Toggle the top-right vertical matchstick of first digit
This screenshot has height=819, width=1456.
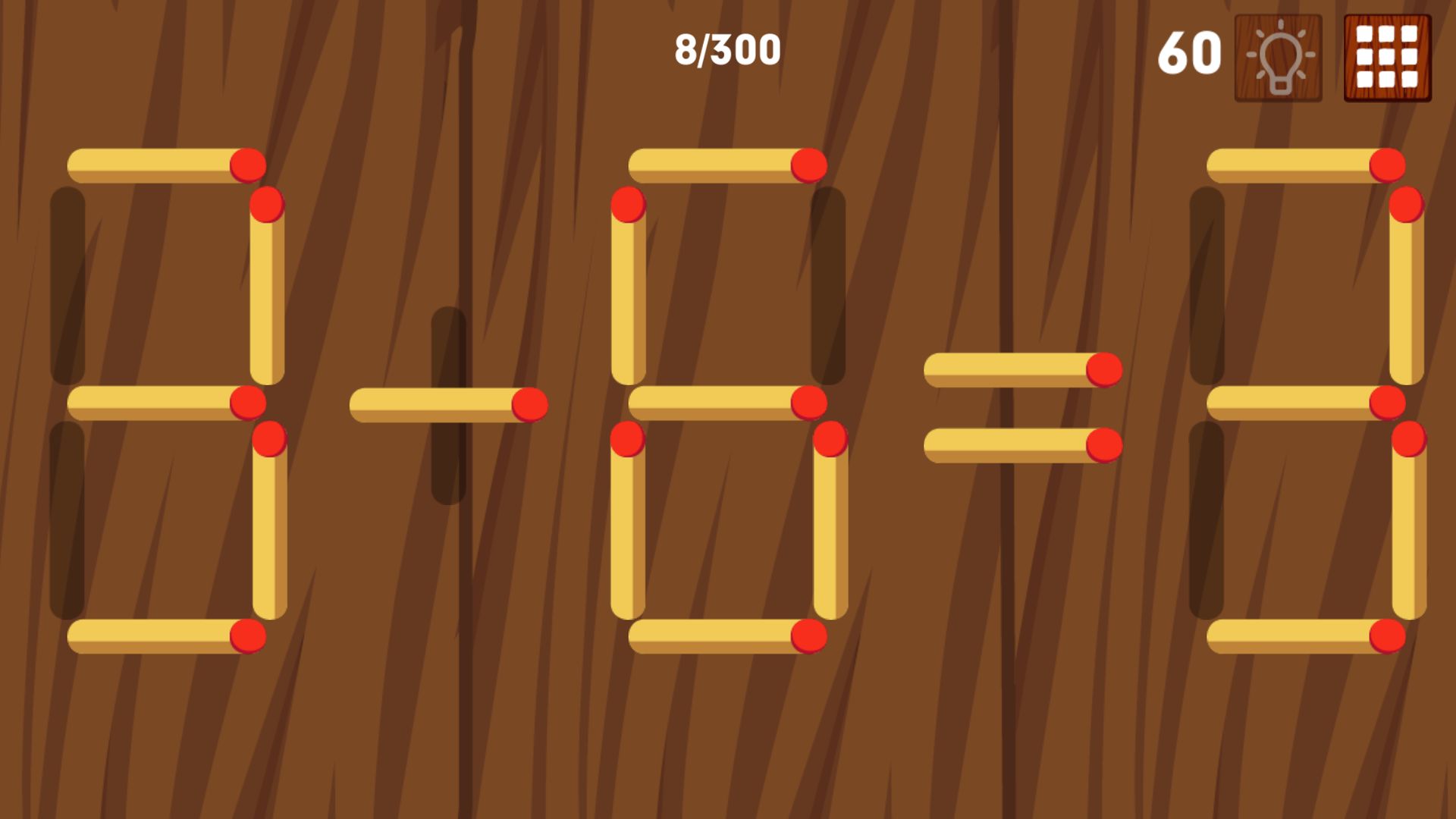[x=267, y=296]
